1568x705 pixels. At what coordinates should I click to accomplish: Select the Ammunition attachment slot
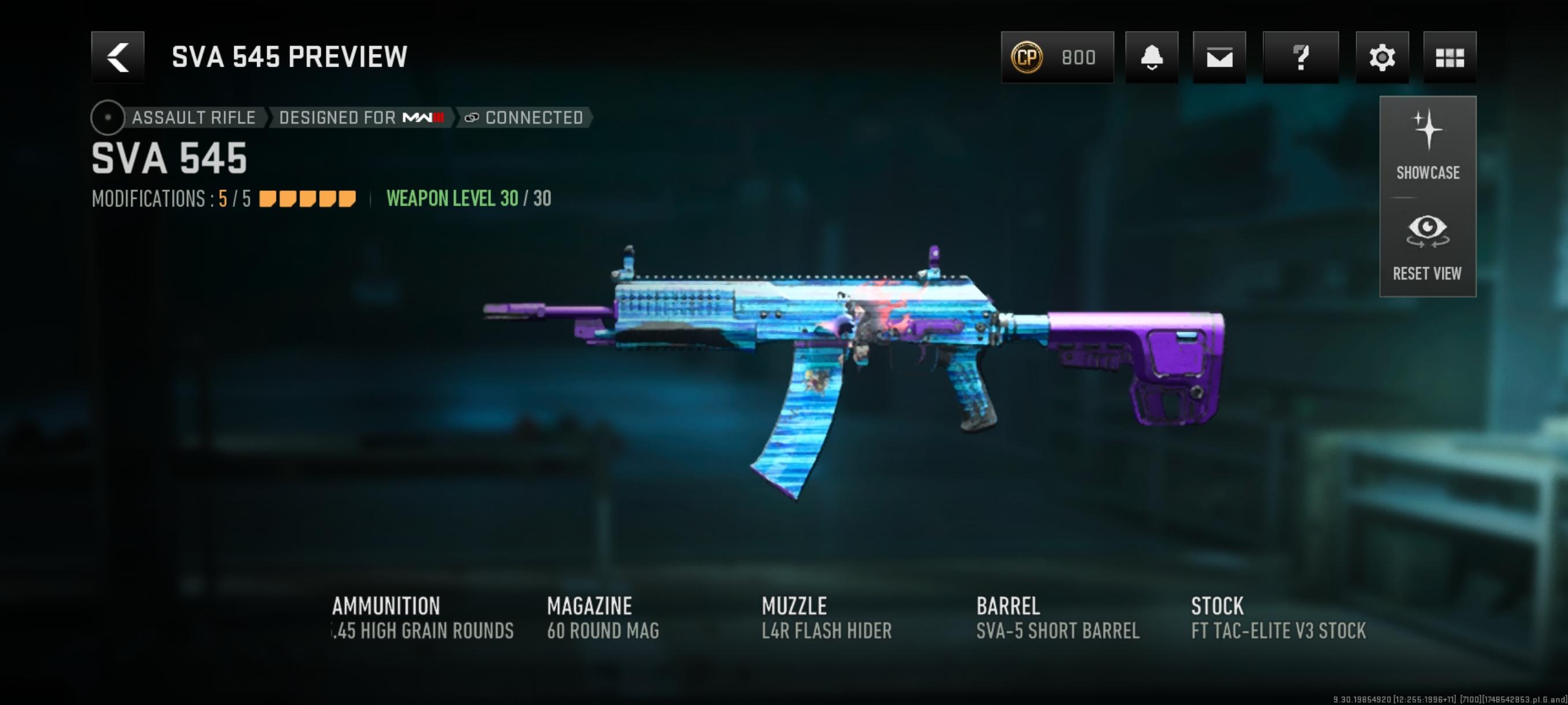pos(423,617)
